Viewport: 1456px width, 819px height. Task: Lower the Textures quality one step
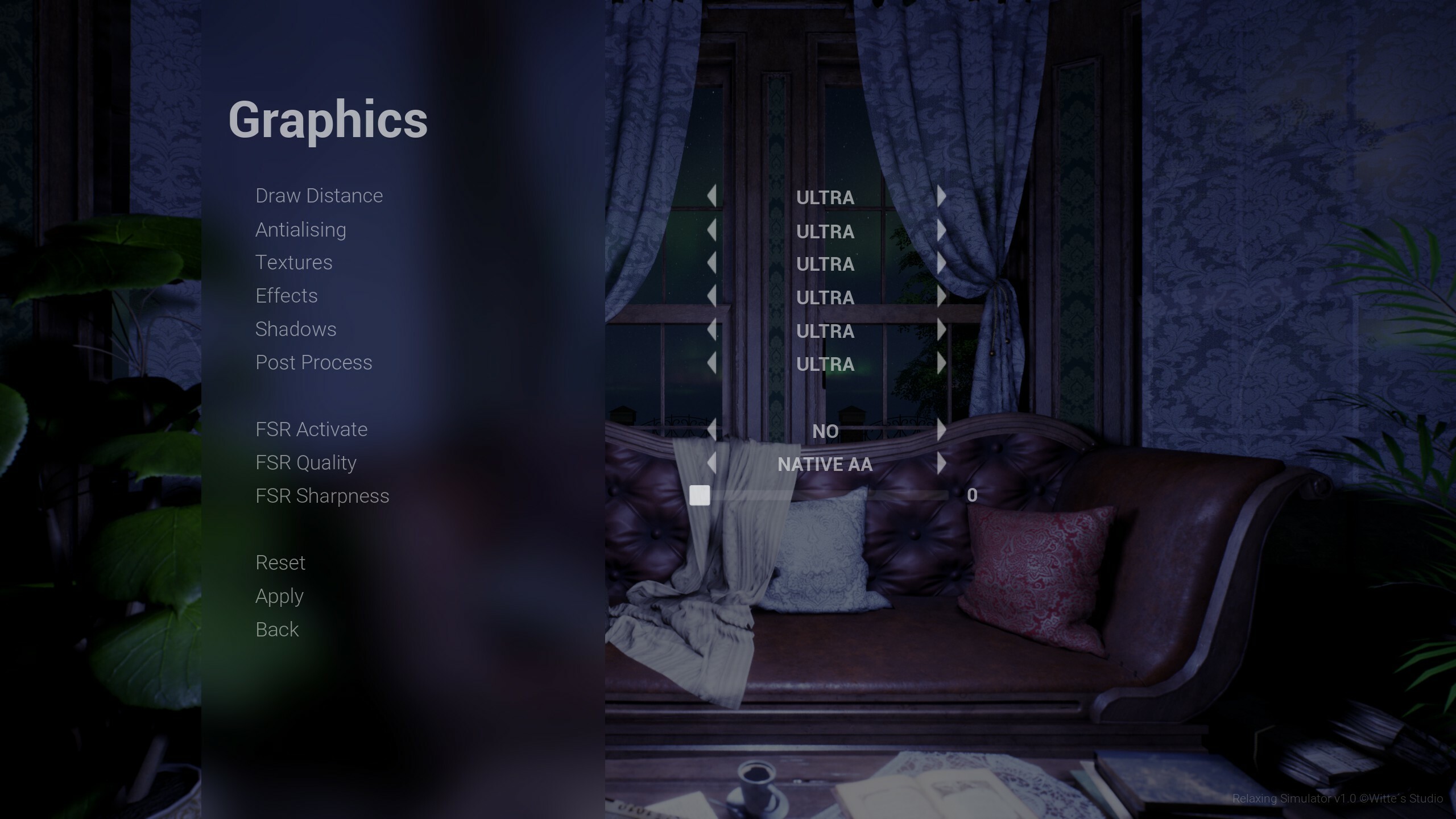(x=712, y=263)
